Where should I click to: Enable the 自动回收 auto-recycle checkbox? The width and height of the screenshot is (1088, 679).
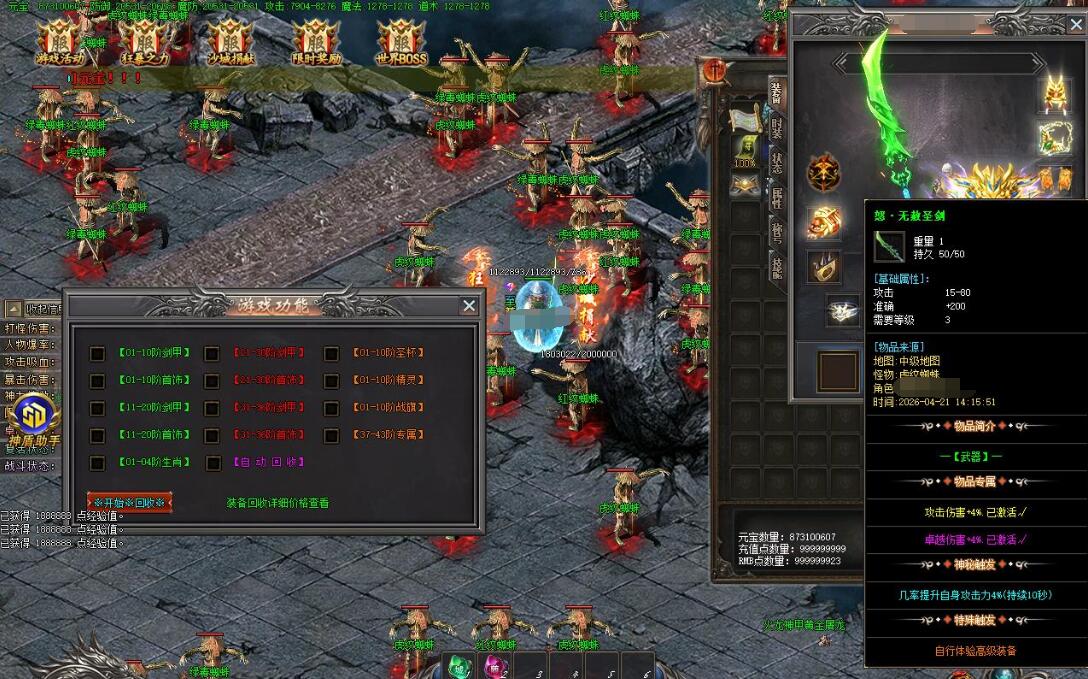pyautogui.click(x=212, y=463)
